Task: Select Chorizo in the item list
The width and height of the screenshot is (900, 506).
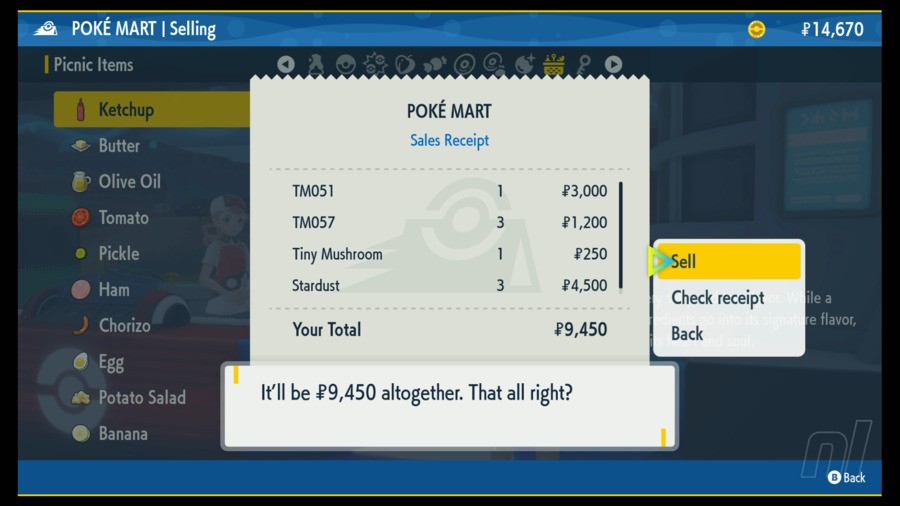Action: (x=124, y=326)
